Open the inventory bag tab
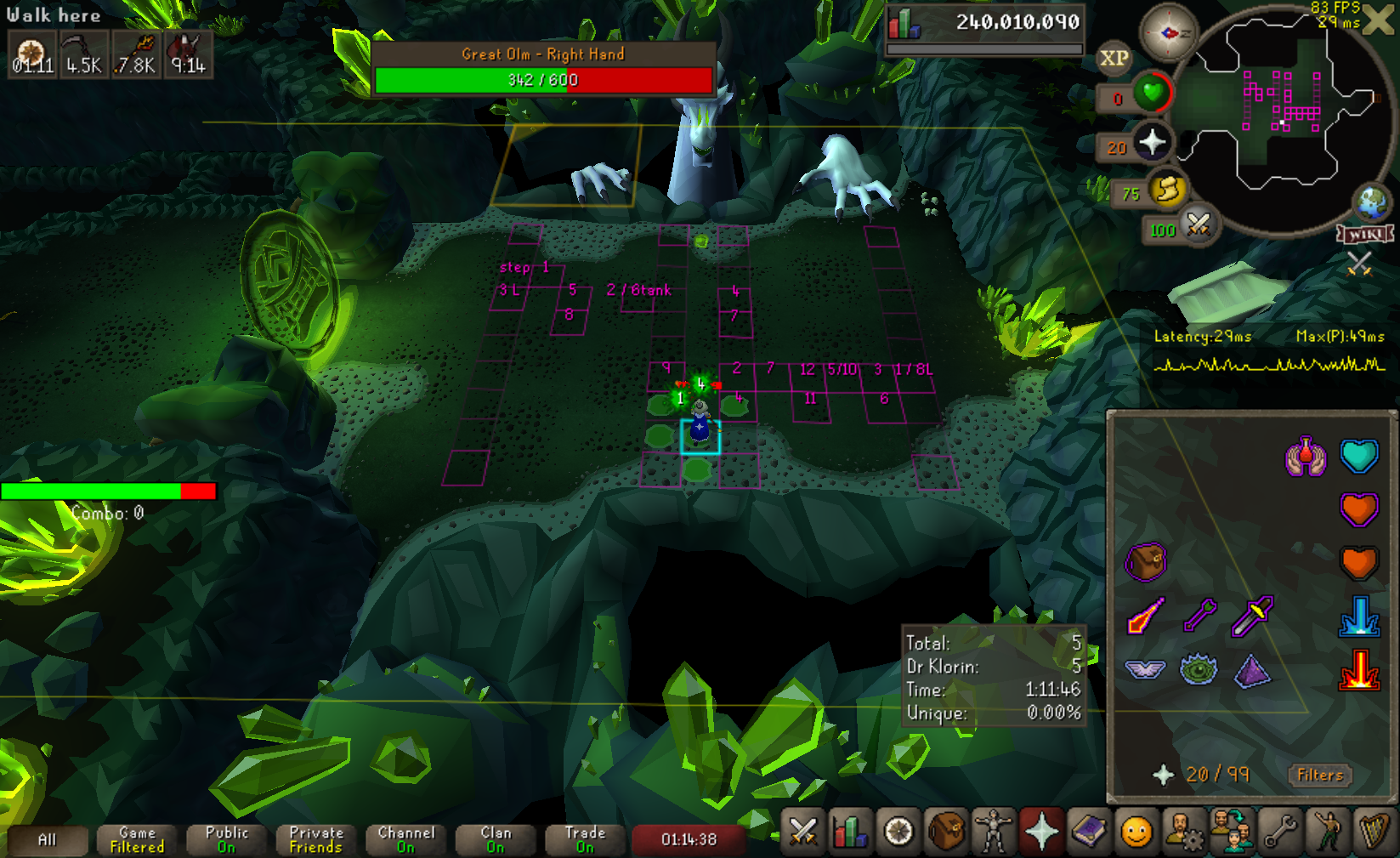Viewport: 1400px width, 858px height. tap(945, 832)
